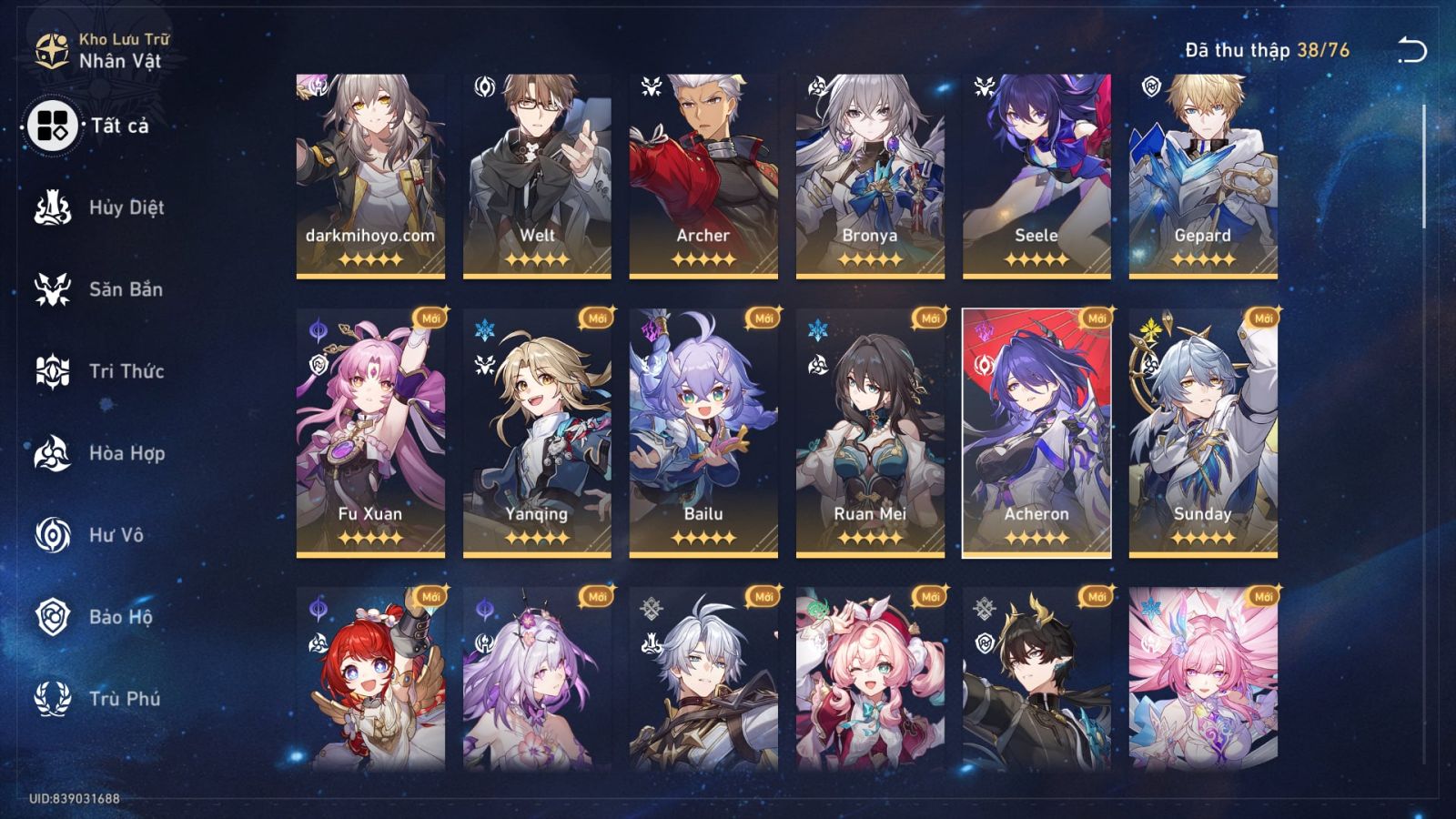Open Bronya's character card
The width and height of the screenshot is (1456, 819).
(869, 173)
